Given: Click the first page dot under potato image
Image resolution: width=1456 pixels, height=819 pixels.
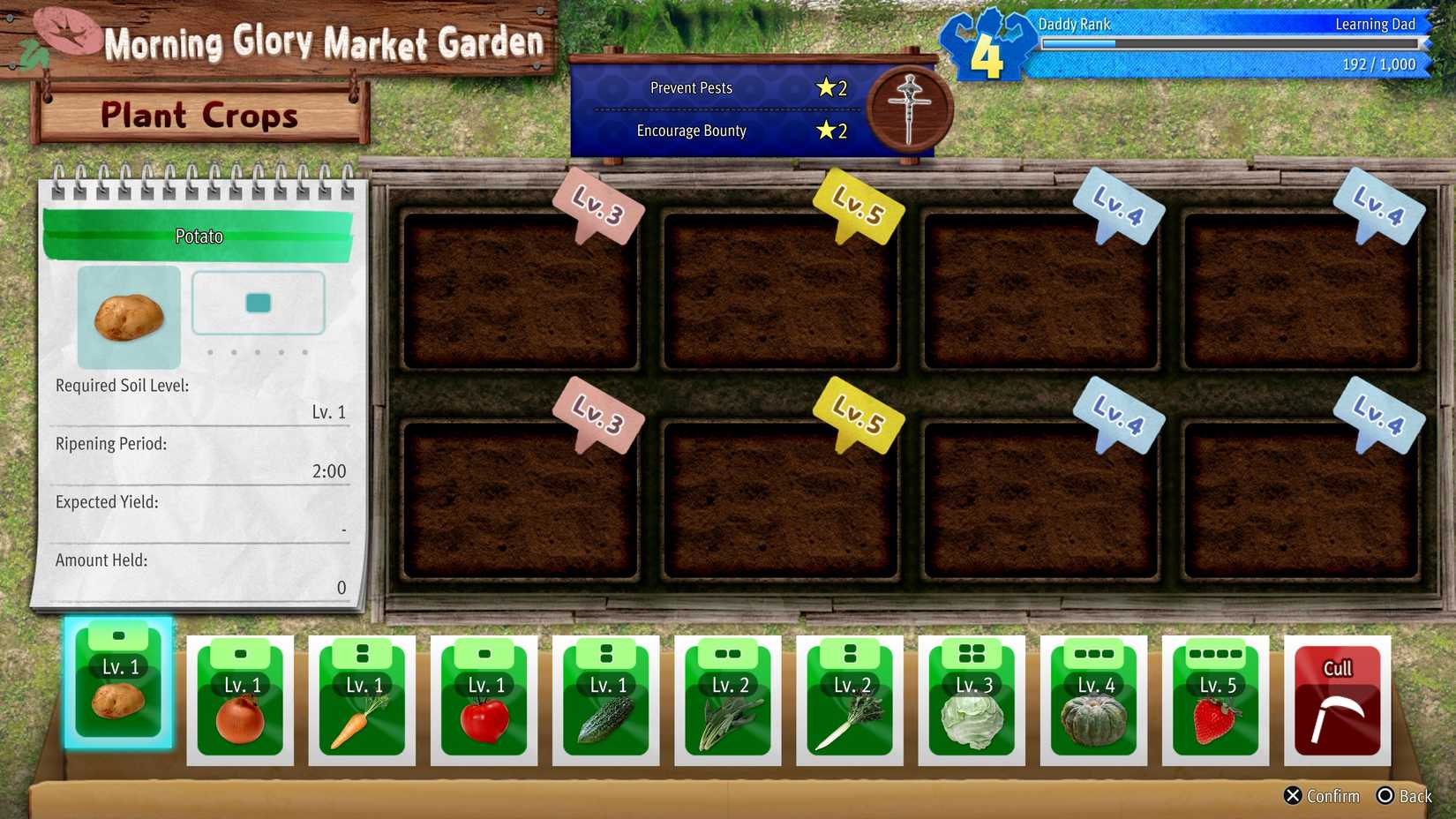Looking at the screenshot, I should [210, 350].
